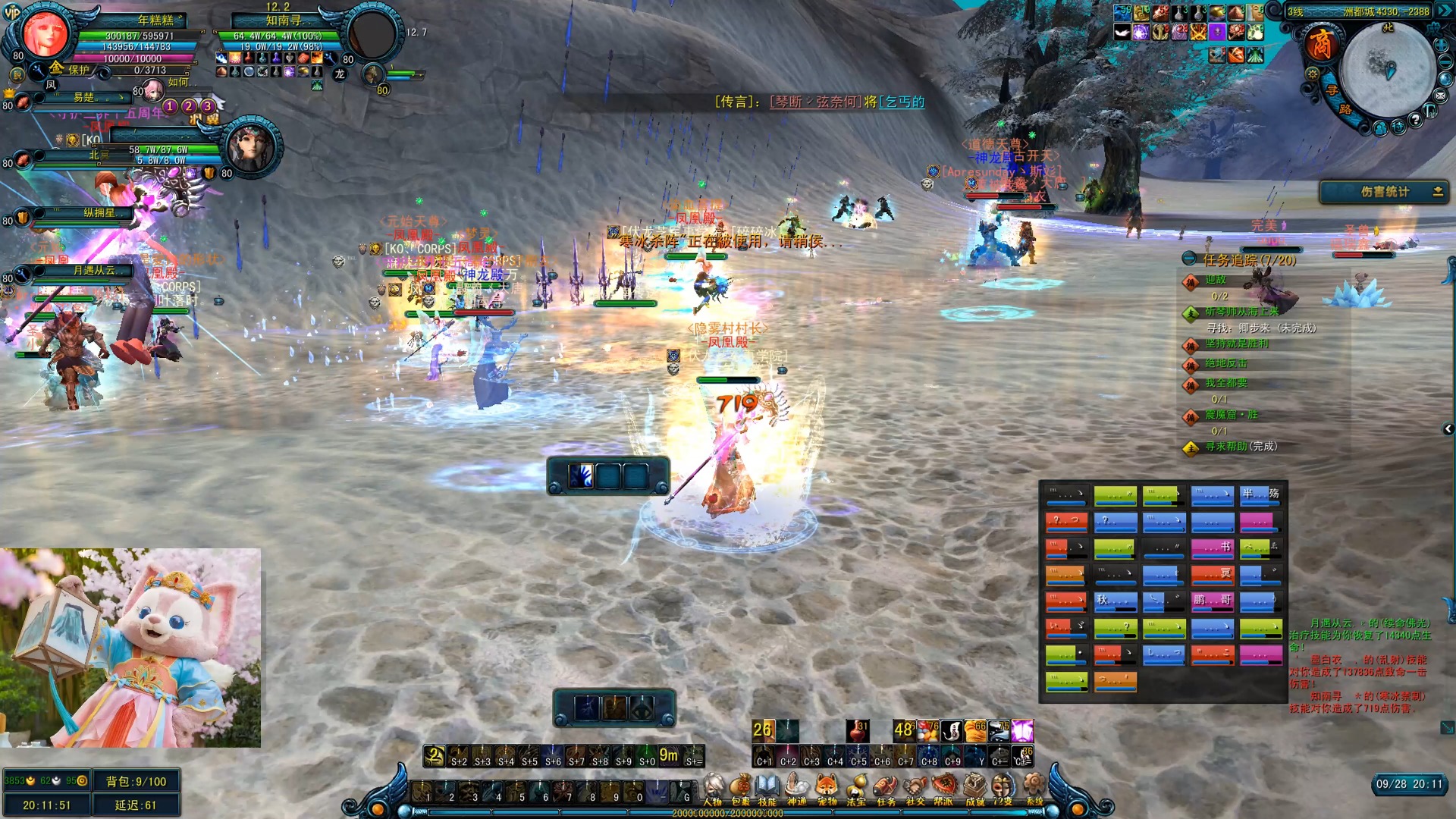The height and width of the screenshot is (819, 1456).
Task: Click the 年糕糕 player portrait
Action: point(45,33)
